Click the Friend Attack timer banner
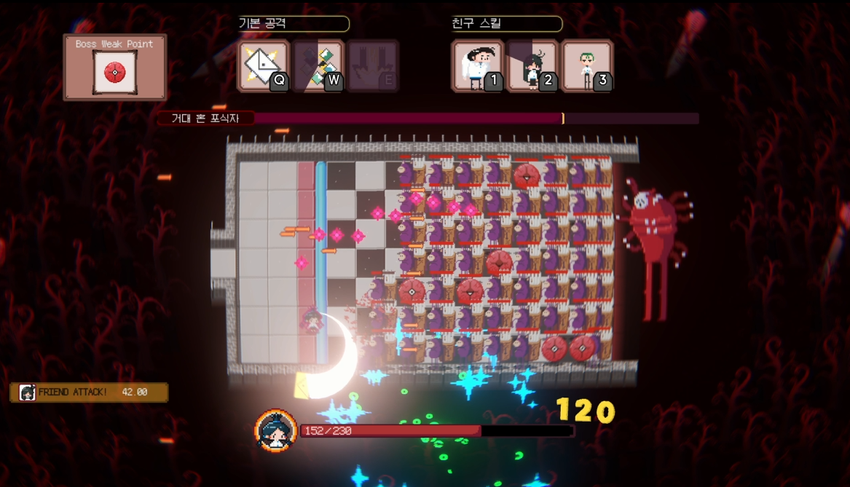850x487 pixels. [x=89, y=392]
